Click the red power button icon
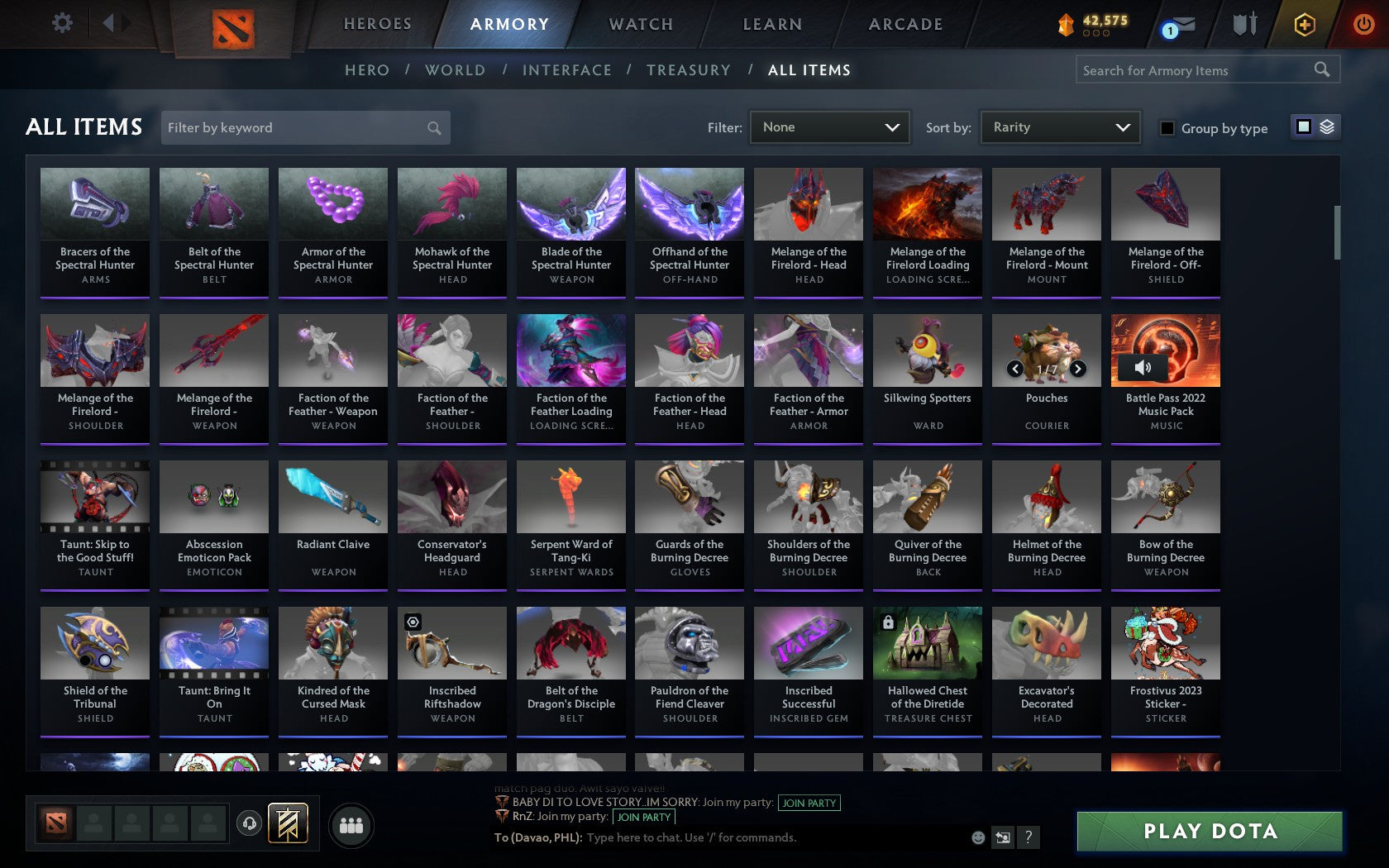The image size is (1389, 868). (1363, 24)
